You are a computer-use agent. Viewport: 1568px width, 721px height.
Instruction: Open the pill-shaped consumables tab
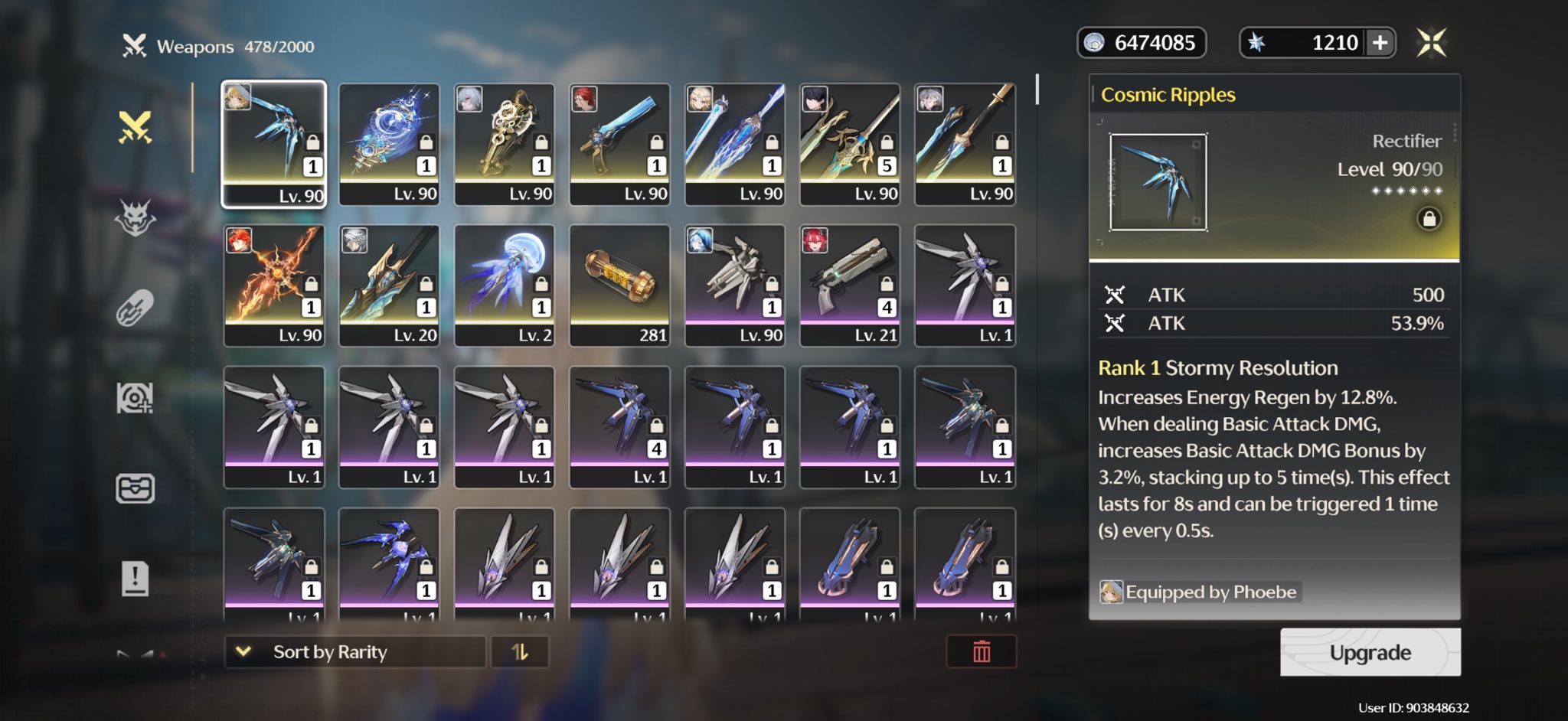[136, 308]
